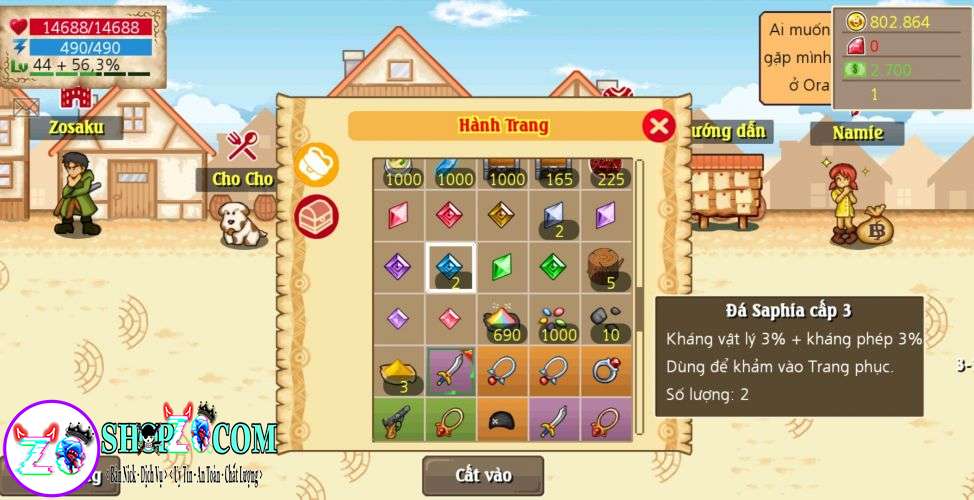Select the dark coal stones stack of 10
This screenshot has width=974, height=500.
coord(606,320)
